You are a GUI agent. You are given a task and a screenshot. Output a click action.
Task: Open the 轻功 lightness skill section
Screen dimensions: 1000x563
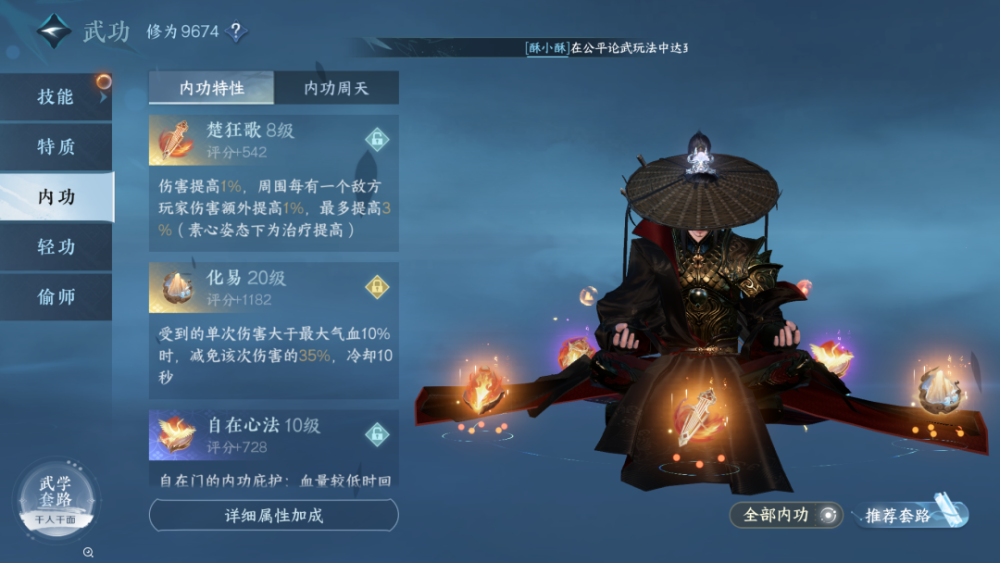56,247
